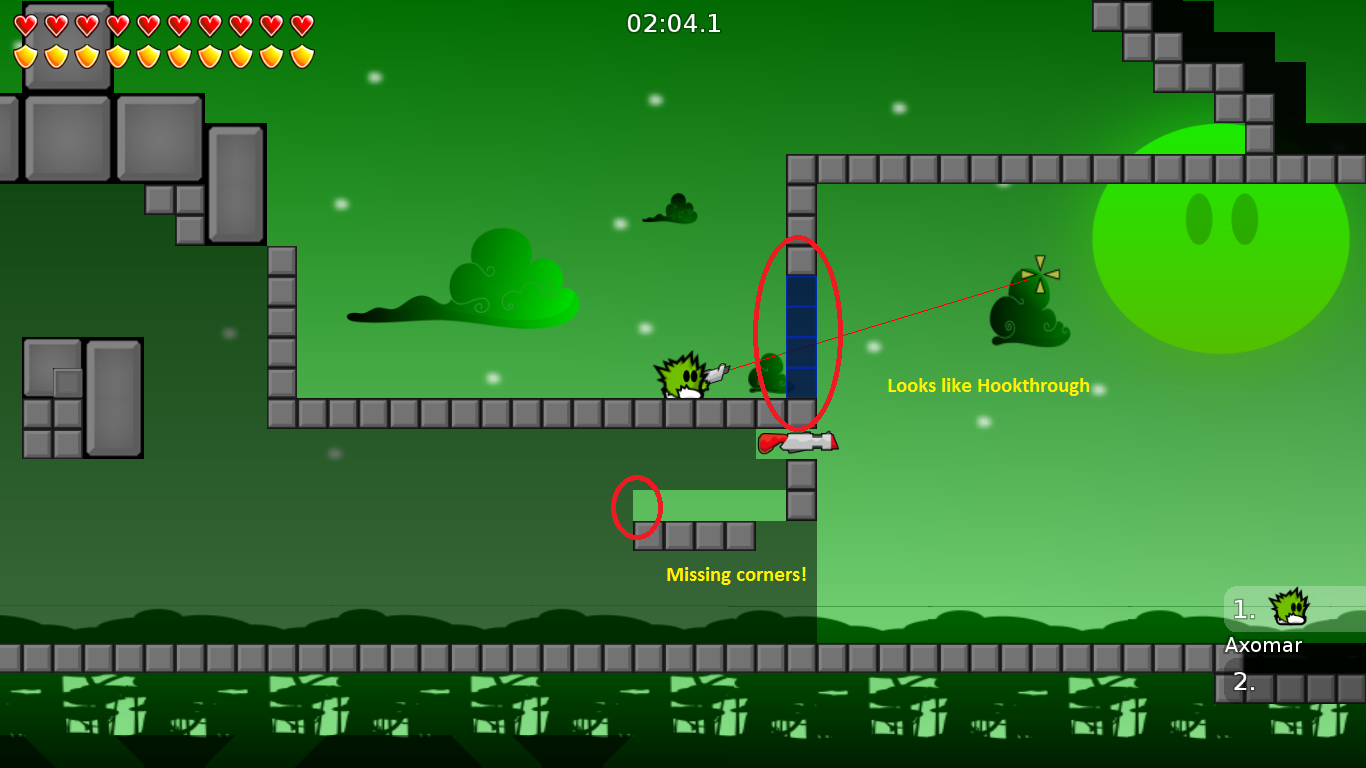Click the 'Missing corners!' label
This screenshot has height=768, width=1366.
click(737, 574)
